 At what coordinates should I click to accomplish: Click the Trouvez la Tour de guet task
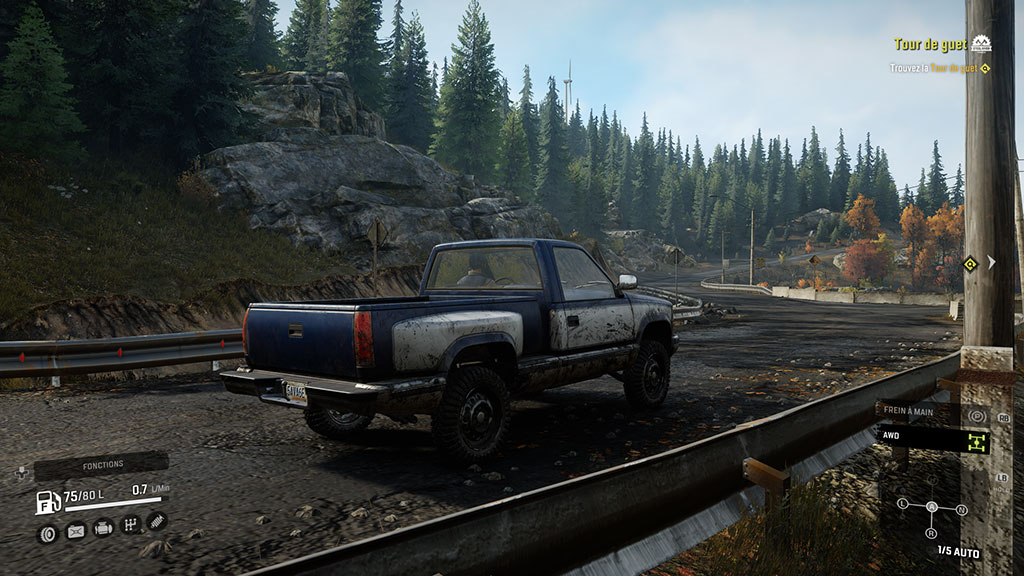(934, 68)
